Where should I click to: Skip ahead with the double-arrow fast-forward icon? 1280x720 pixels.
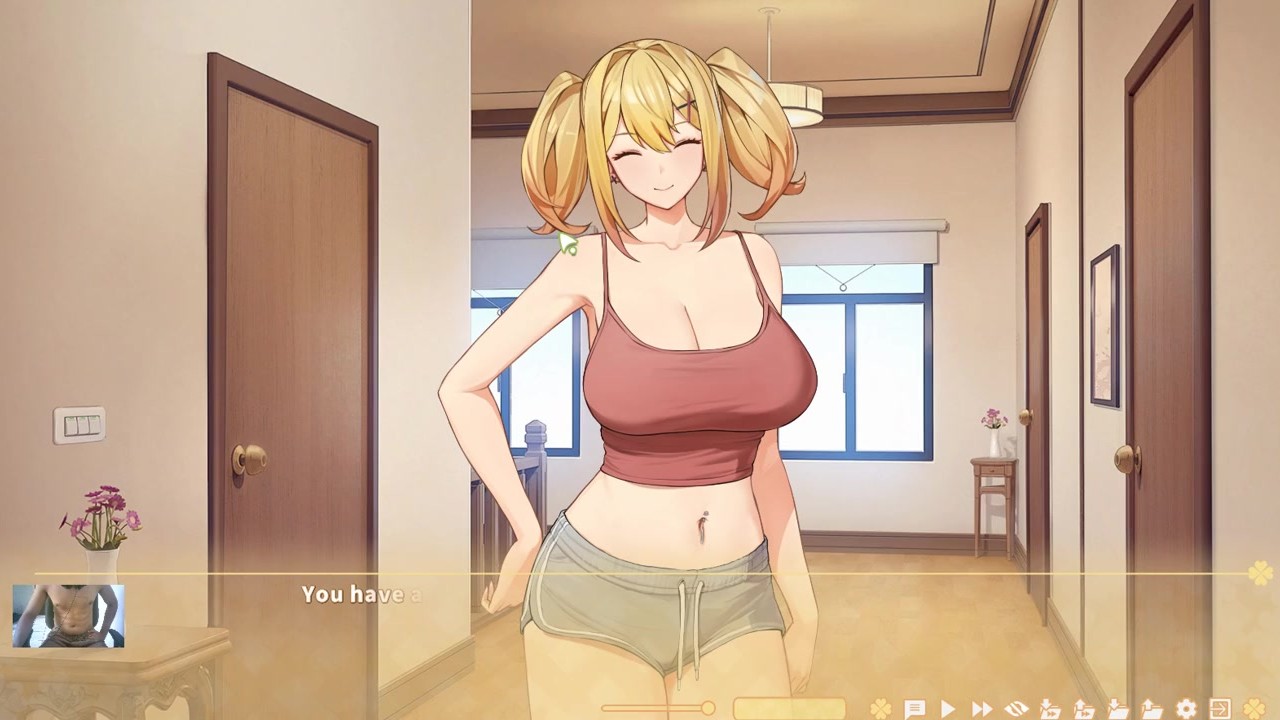982,709
